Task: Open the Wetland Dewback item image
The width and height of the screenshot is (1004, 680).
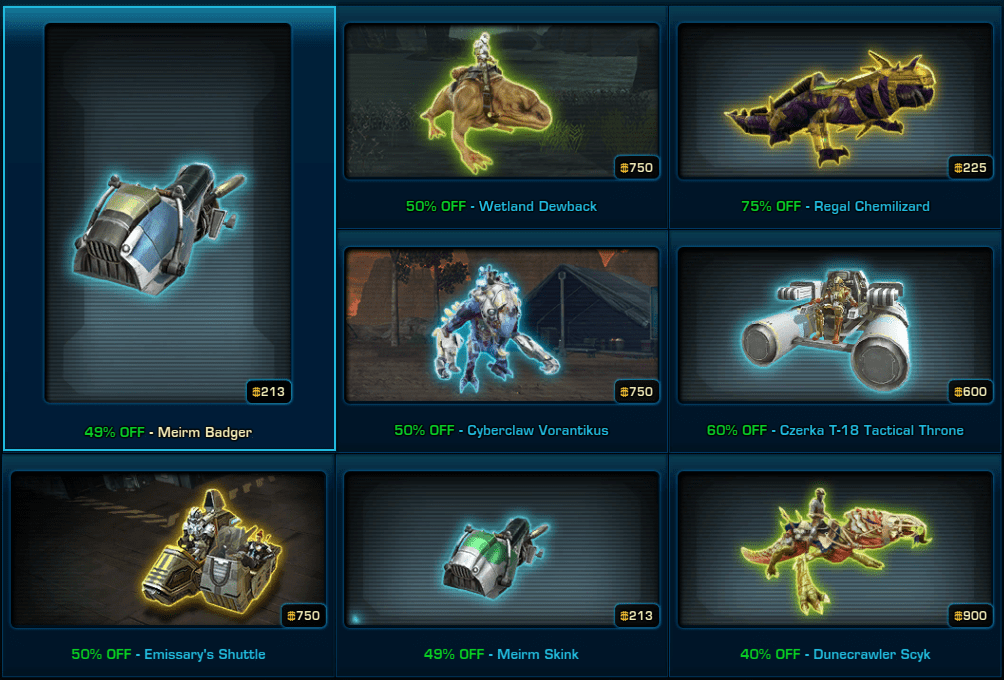Action: click(501, 102)
